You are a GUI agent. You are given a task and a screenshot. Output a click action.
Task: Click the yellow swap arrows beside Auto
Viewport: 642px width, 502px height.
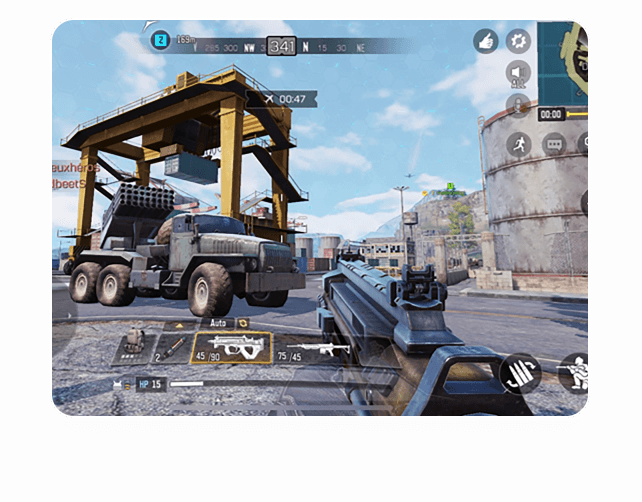[x=243, y=323]
